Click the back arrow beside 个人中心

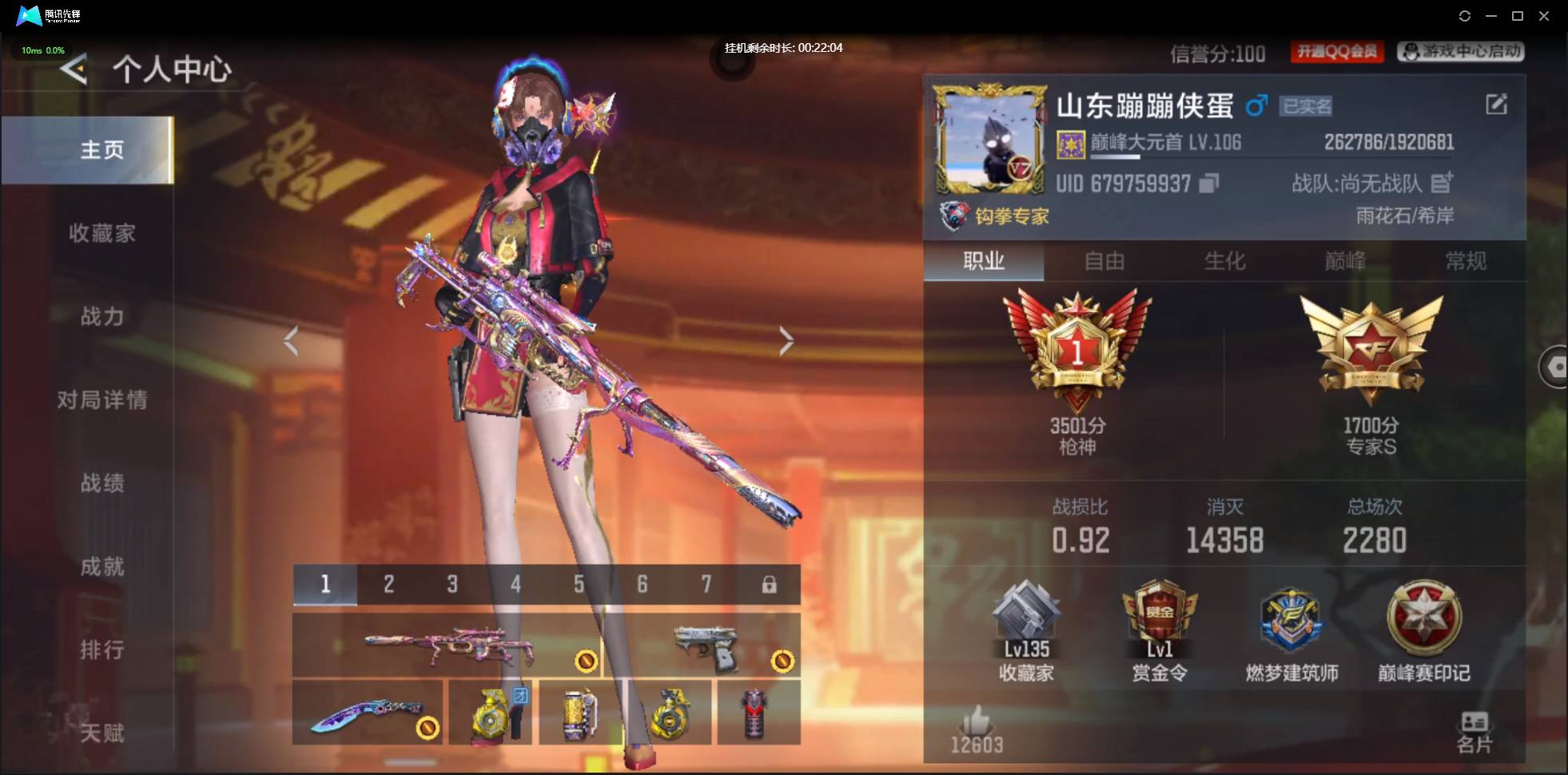pyautogui.click(x=73, y=70)
